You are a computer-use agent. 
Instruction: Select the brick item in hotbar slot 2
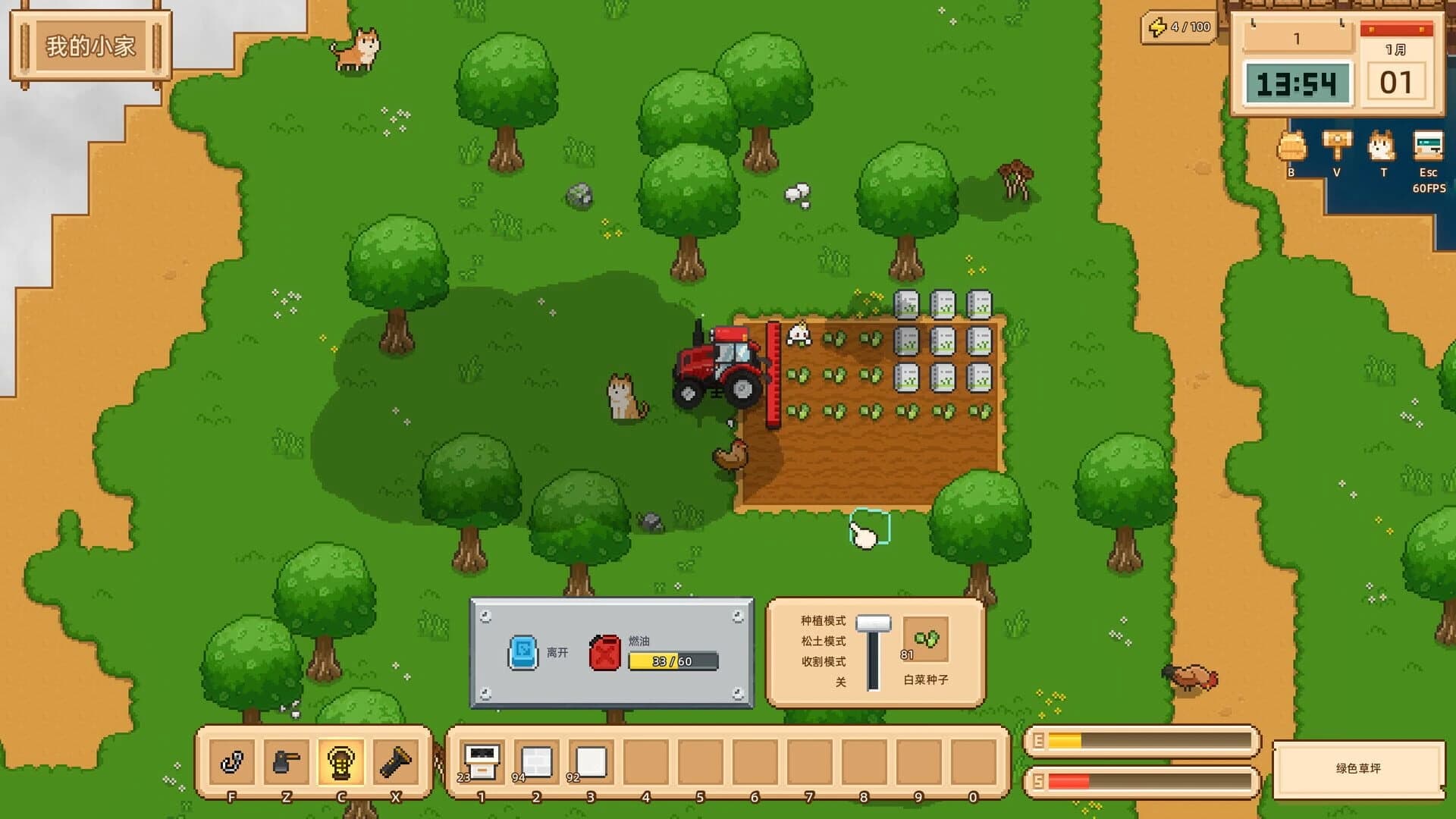tap(535, 761)
